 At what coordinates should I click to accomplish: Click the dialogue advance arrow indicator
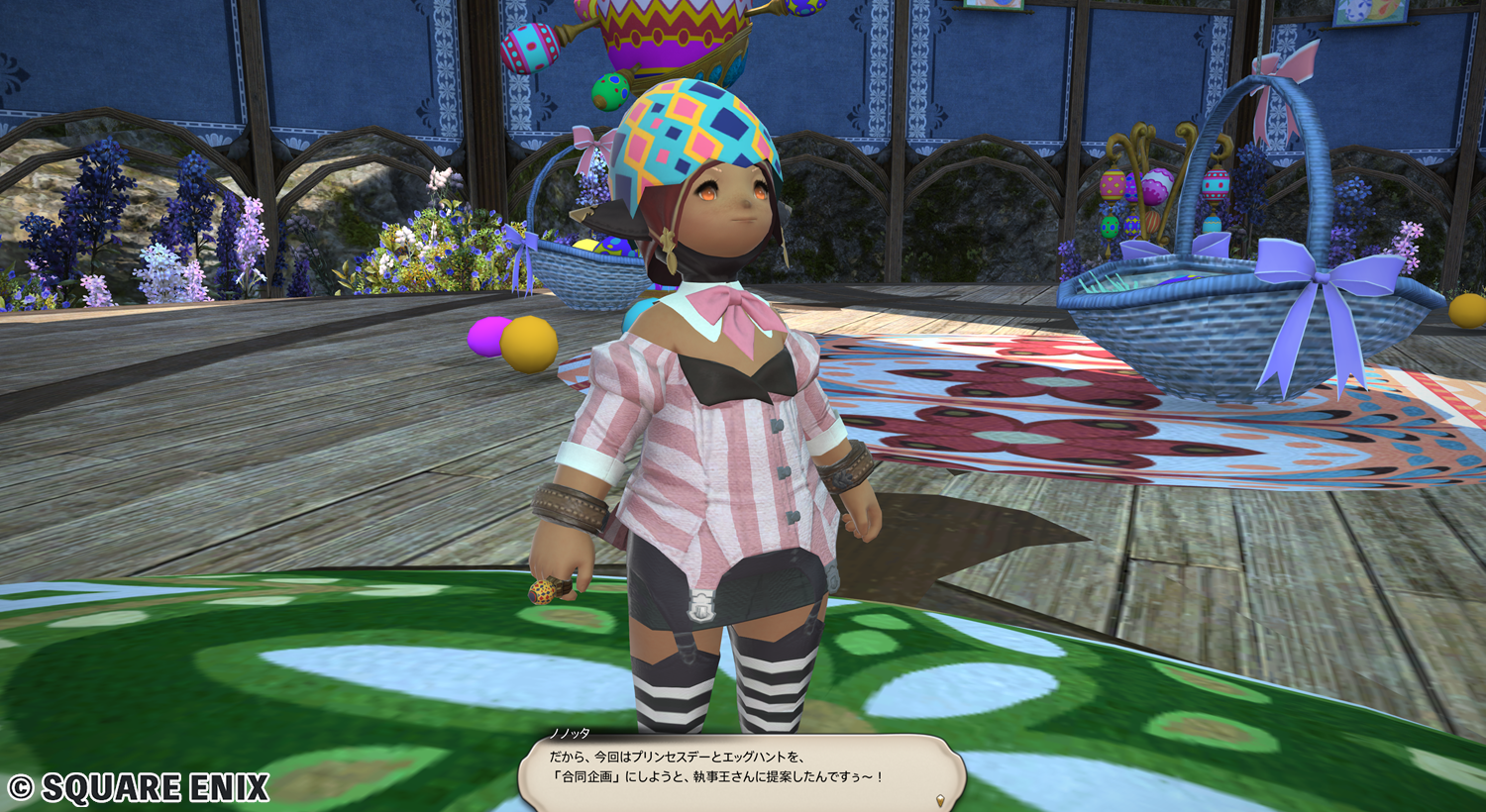940,800
